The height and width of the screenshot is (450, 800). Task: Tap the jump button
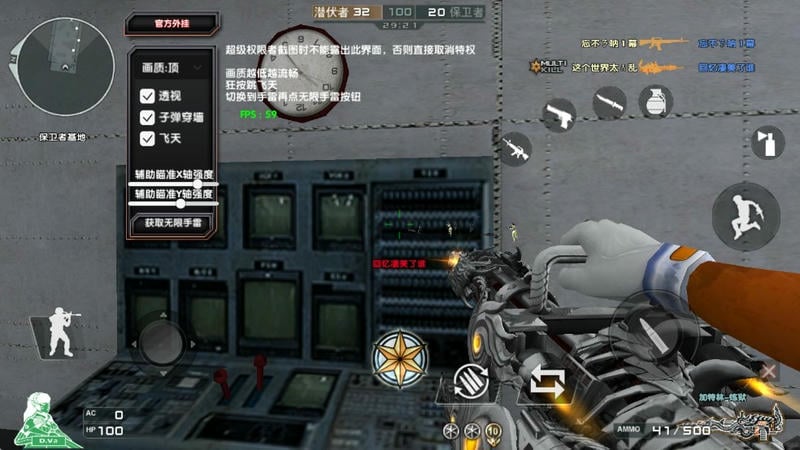pyautogui.click(x=746, y=215)
